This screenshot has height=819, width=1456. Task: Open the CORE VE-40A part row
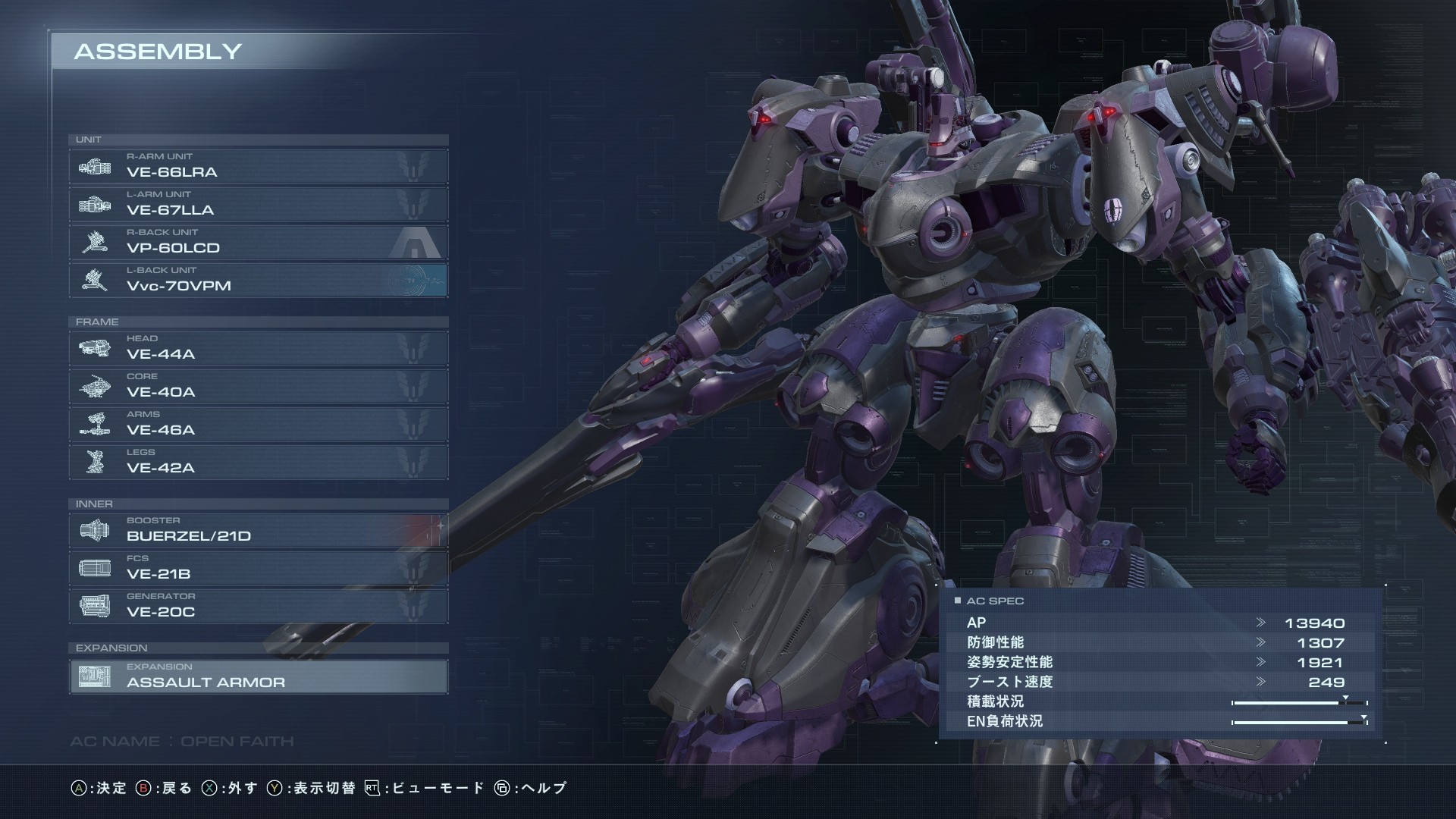click(x=258, y=386)
